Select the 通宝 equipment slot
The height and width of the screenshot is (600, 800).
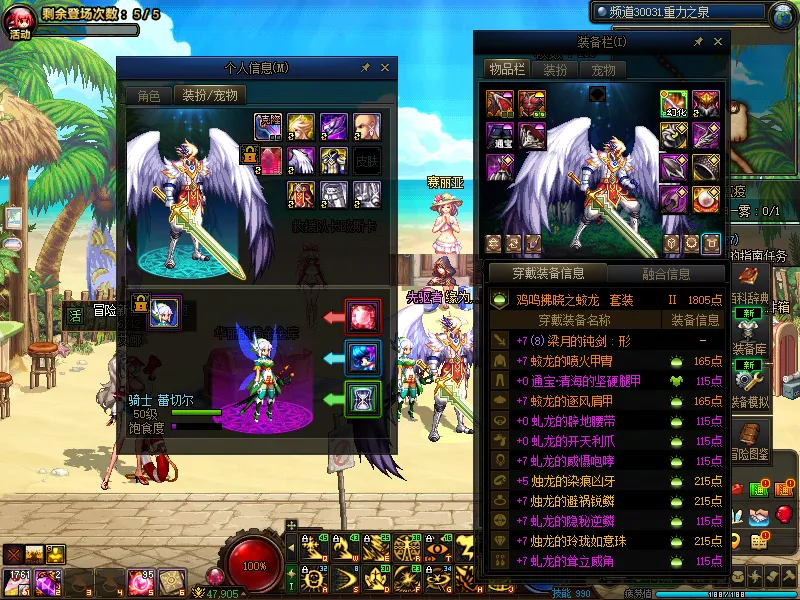coord(500,136)
